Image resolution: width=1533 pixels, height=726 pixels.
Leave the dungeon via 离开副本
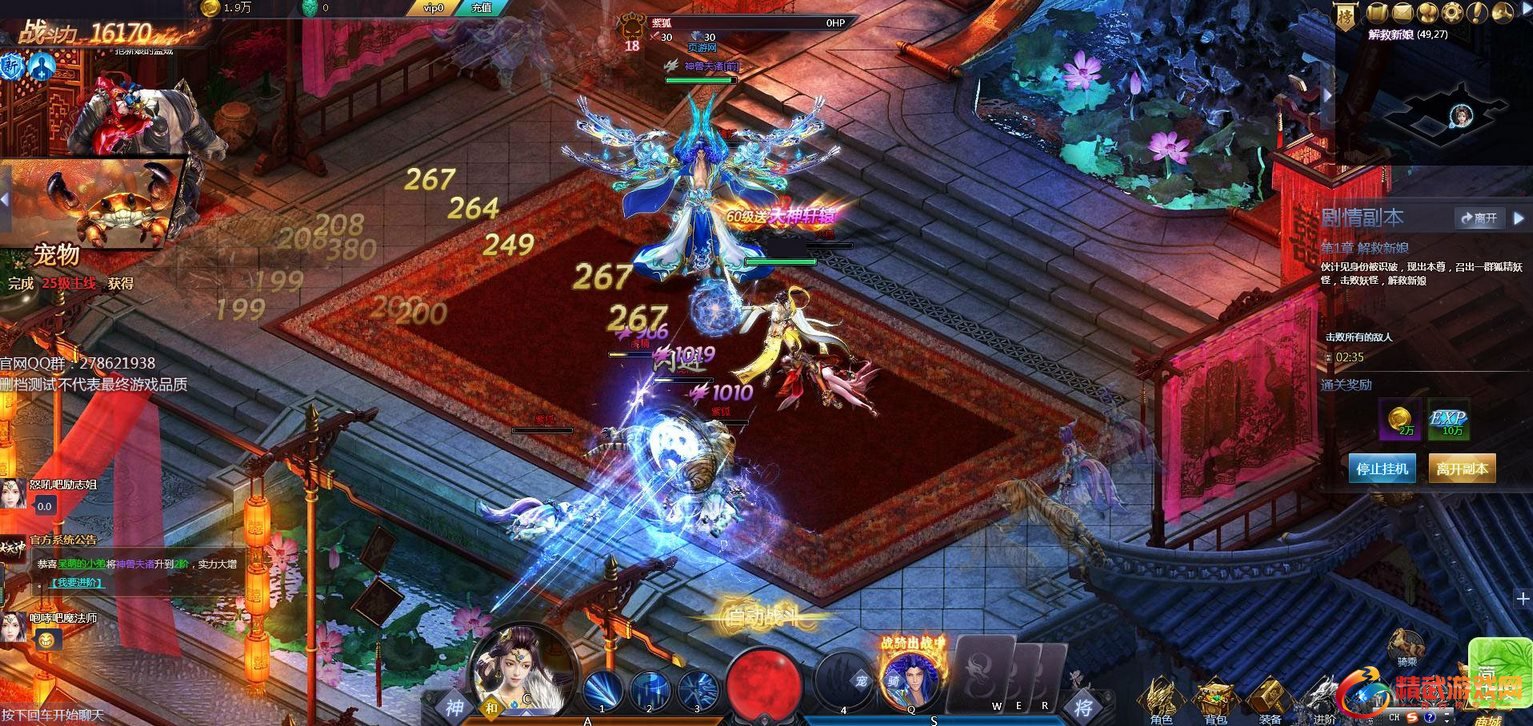click(1462, 468)
